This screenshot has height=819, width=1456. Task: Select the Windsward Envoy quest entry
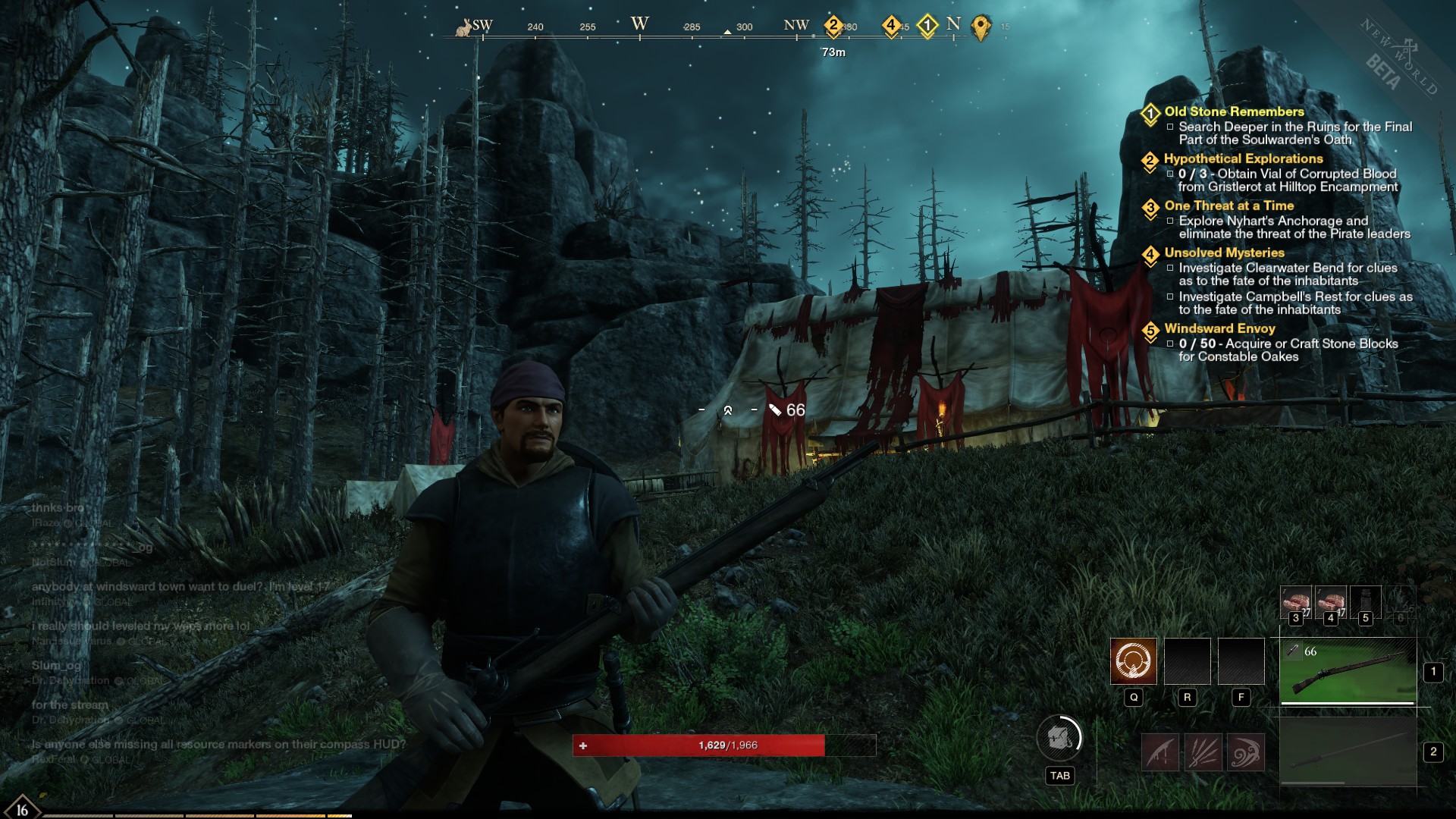[1219, 328]
